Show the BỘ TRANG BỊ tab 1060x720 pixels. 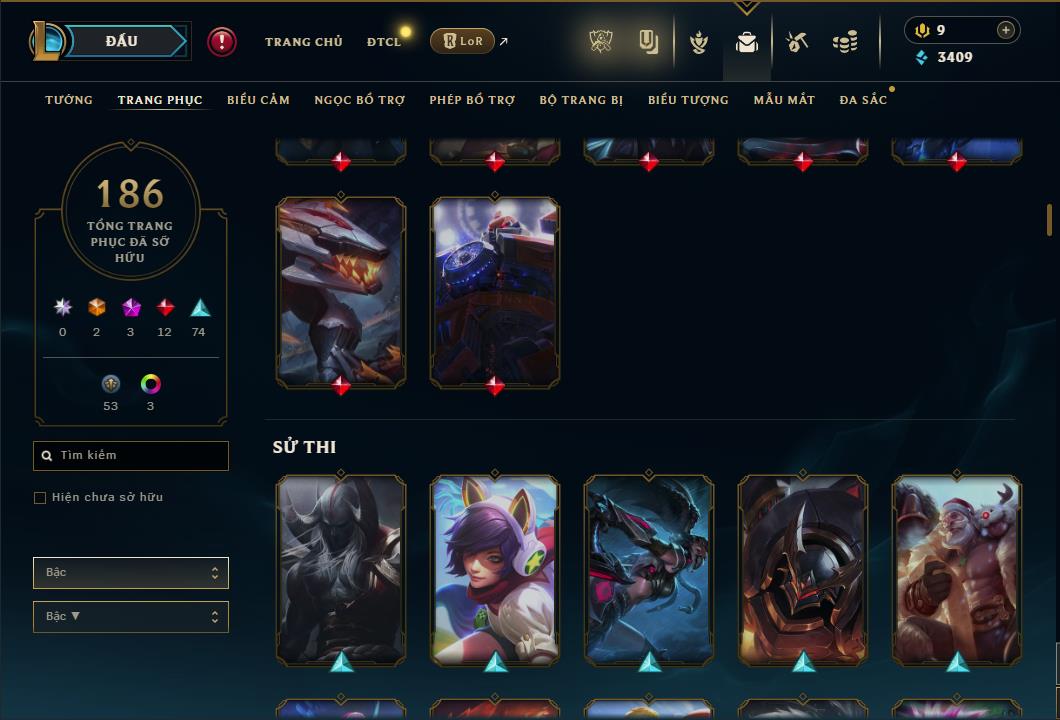click(x=581, y=100)
